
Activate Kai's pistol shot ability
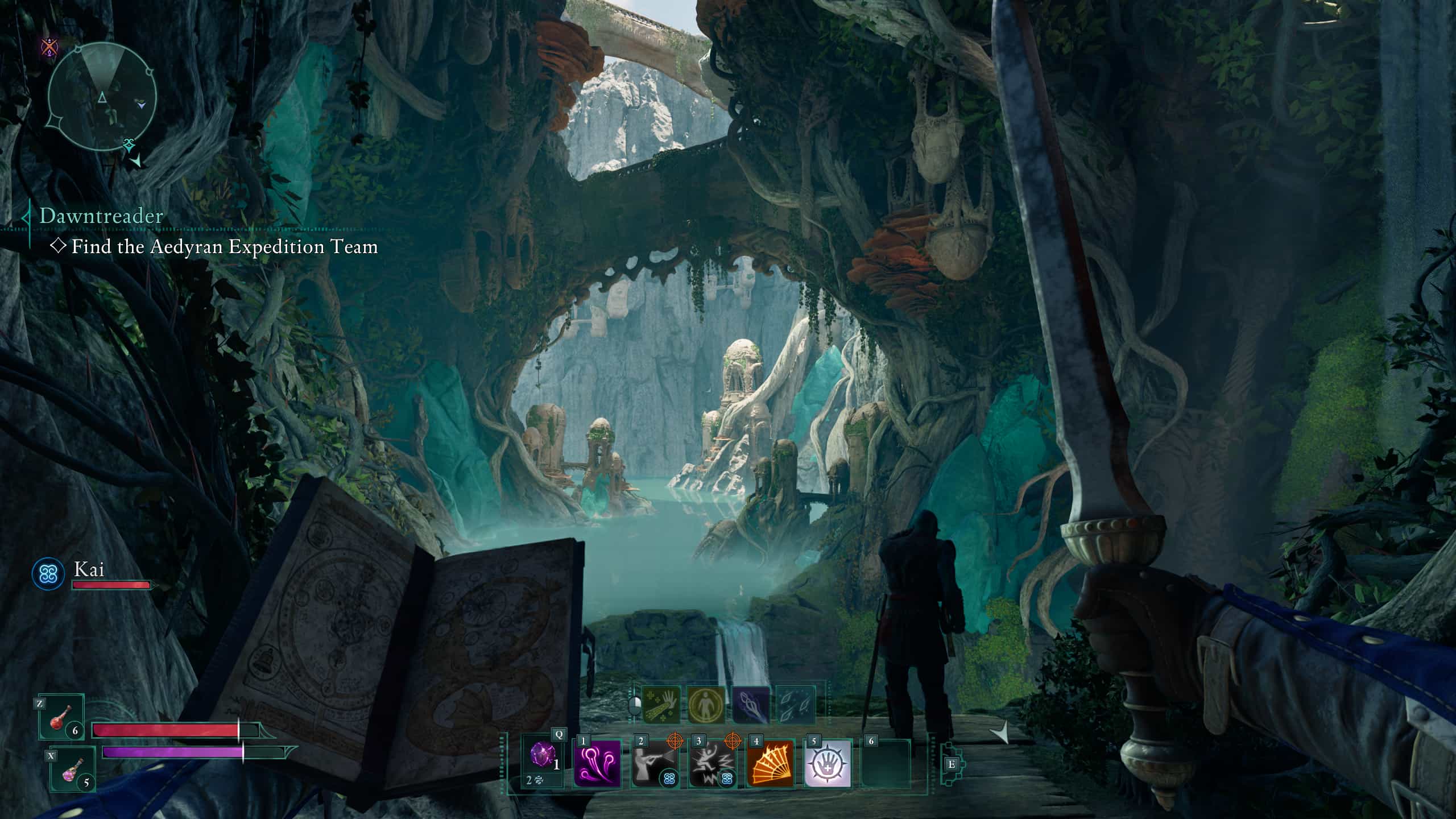coord(655,763)
